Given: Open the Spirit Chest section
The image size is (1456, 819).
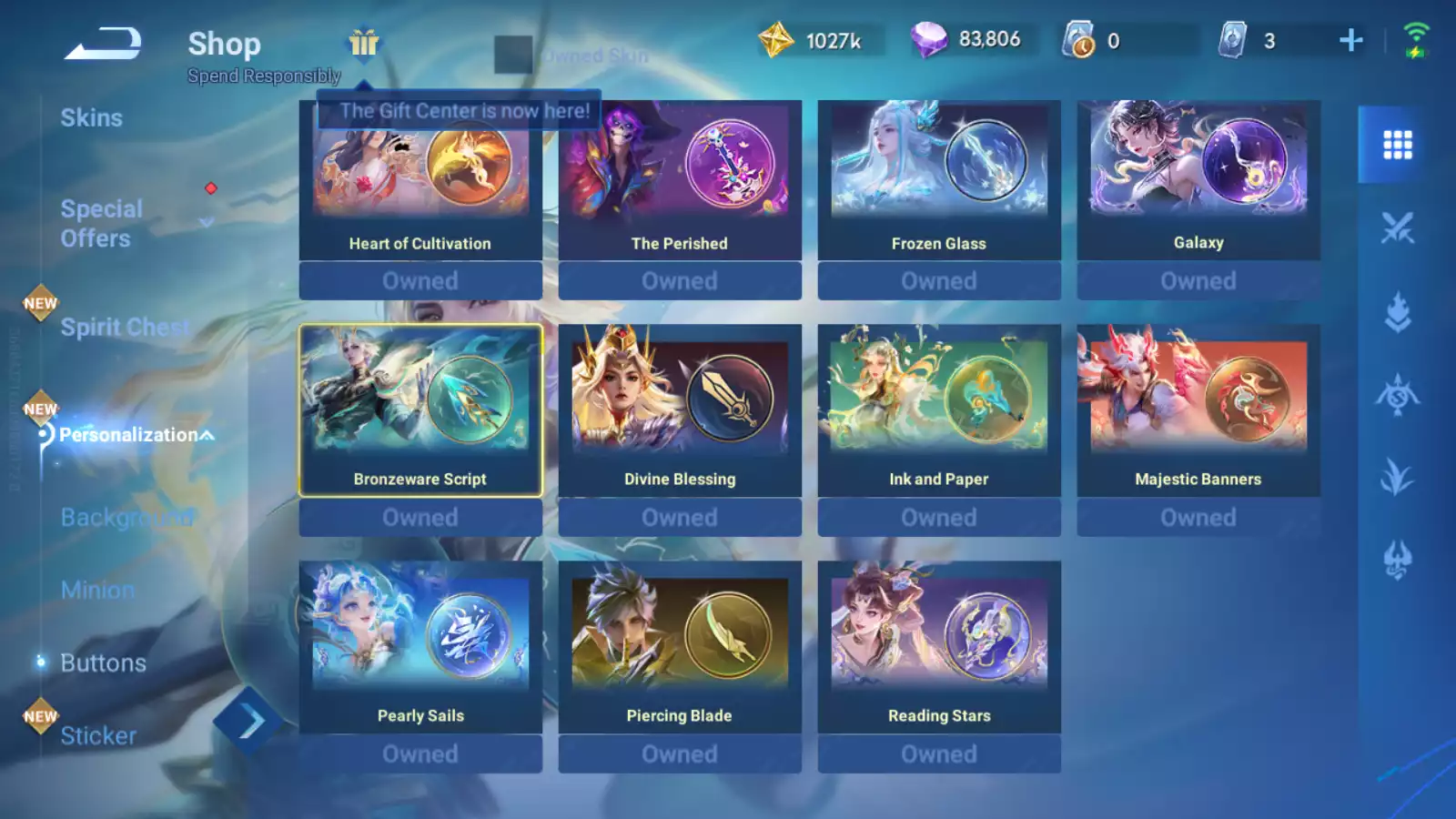Looking at the screenshot, I should click(125, 328).
